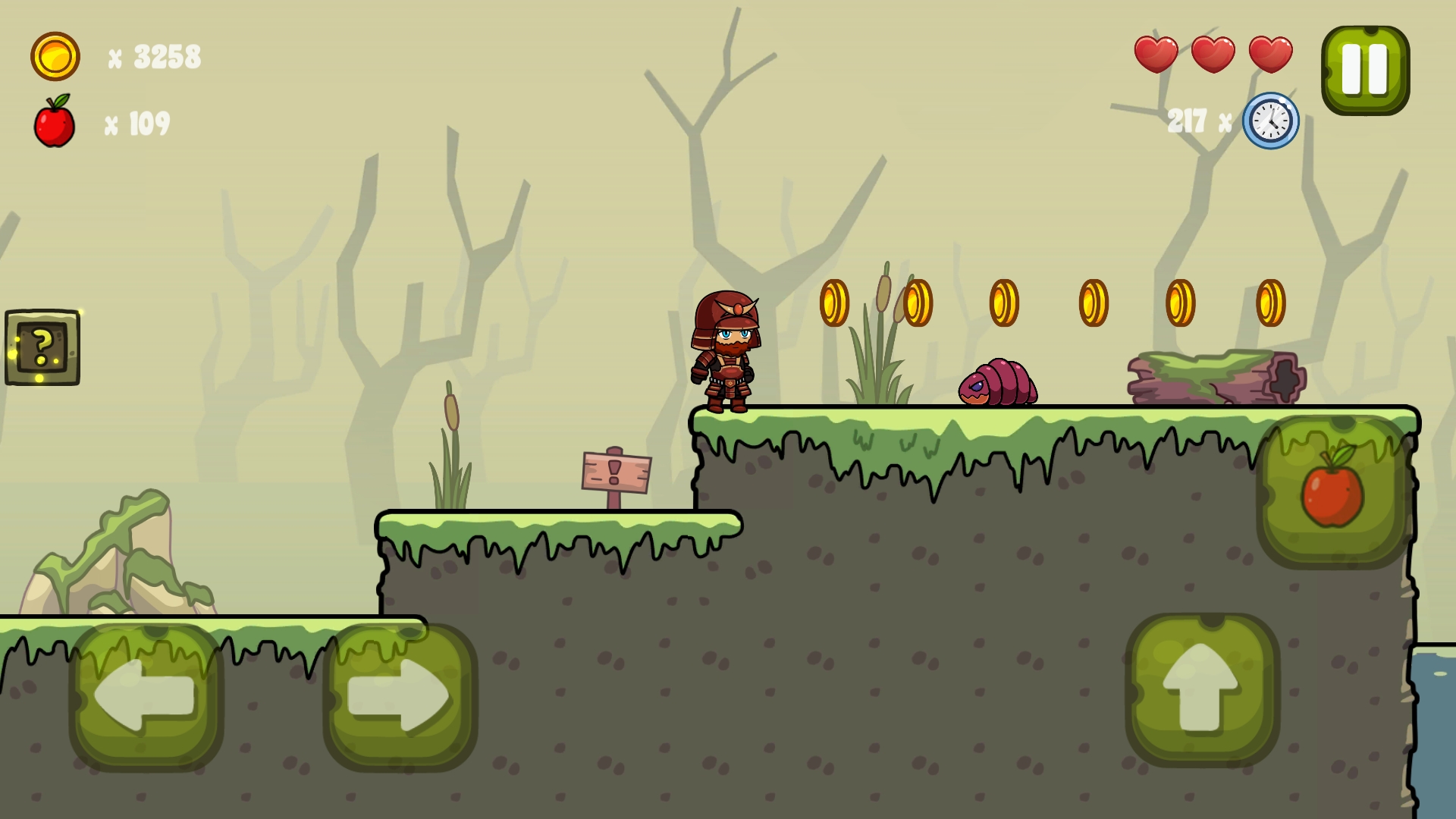Tap the timer clock icon
Viewport: 1456px width, 819px height.
[x=1270, y=121]
